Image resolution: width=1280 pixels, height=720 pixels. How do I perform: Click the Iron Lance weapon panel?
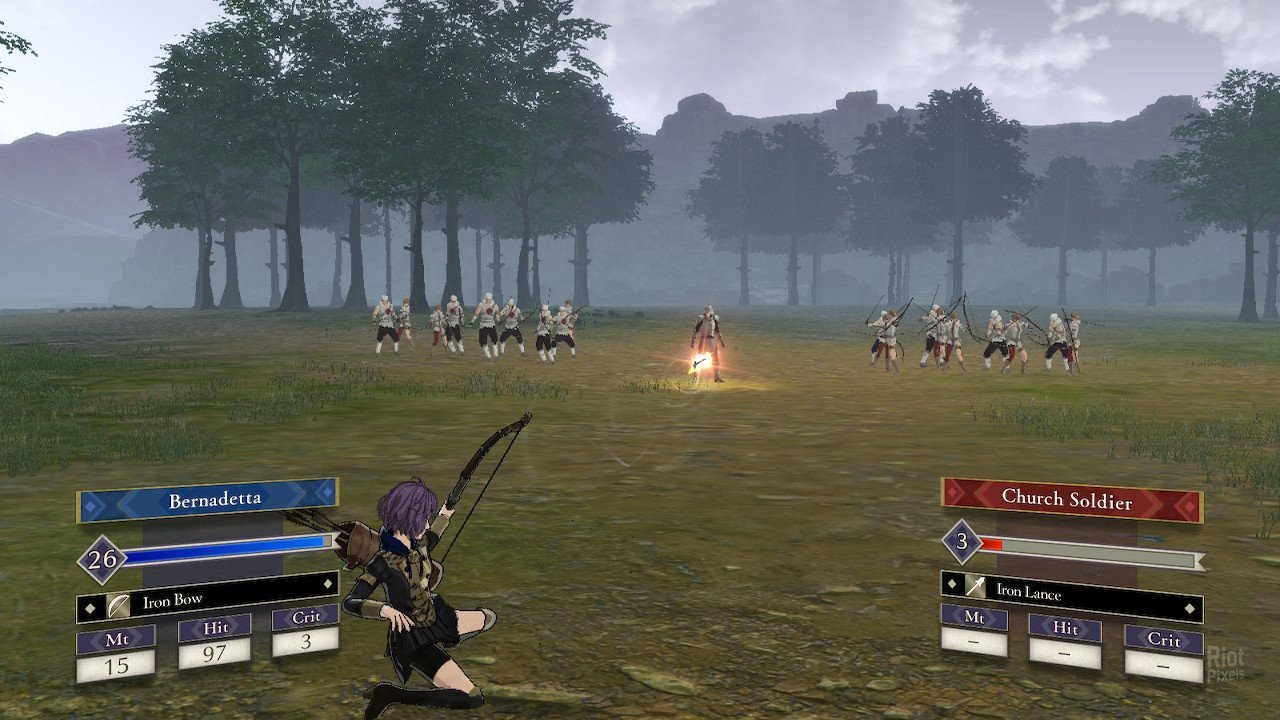[x=1071, y=591]
